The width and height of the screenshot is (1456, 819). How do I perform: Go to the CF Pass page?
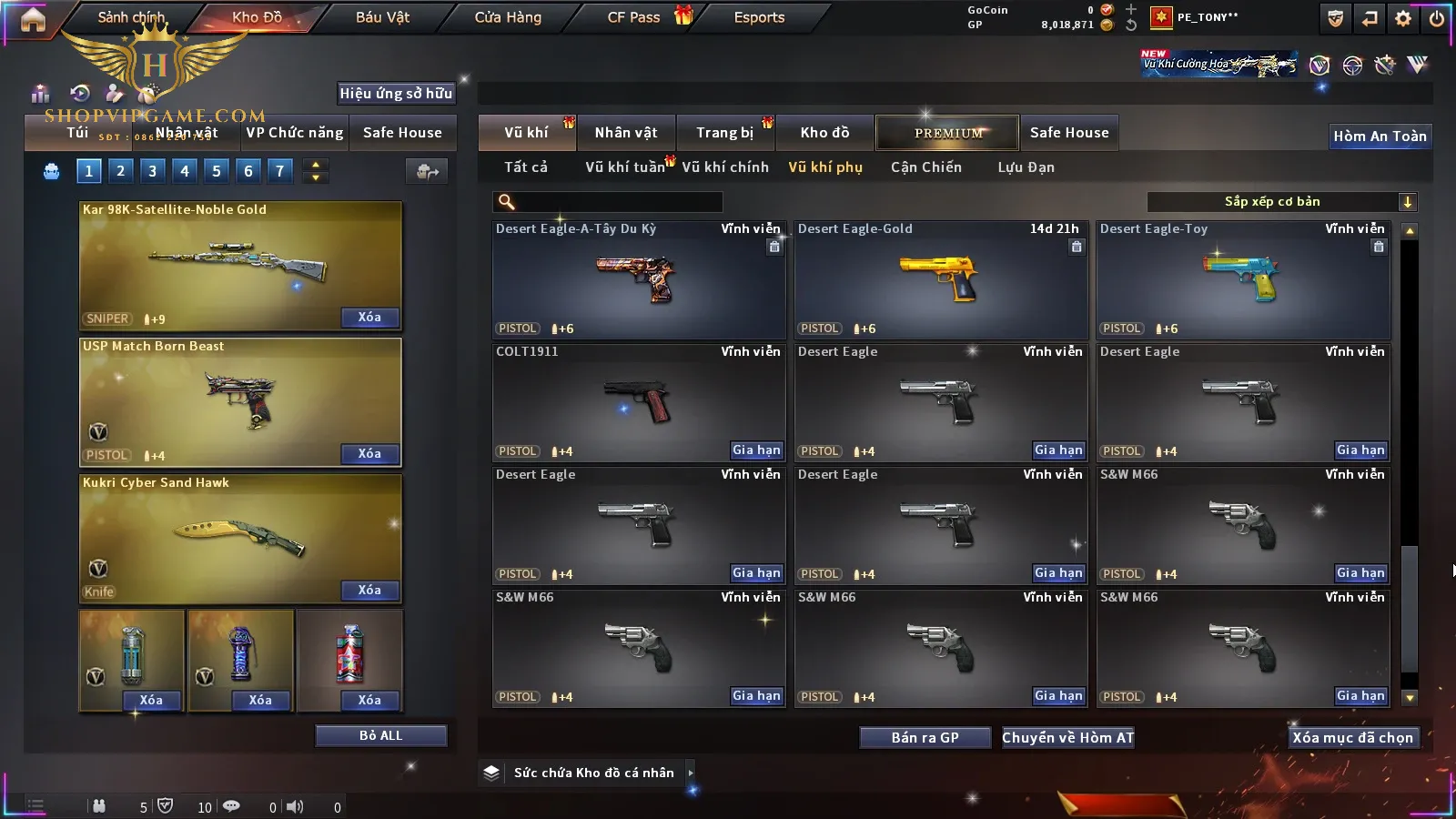[634, 17]
